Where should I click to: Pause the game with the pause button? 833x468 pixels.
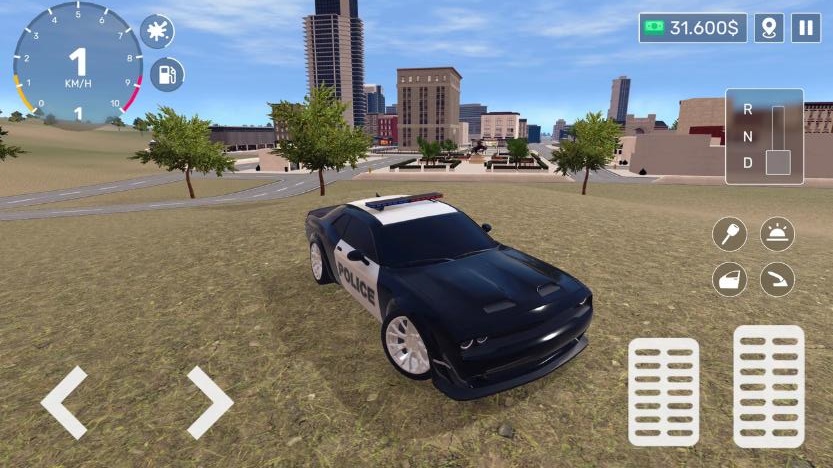tap(805, 28)
